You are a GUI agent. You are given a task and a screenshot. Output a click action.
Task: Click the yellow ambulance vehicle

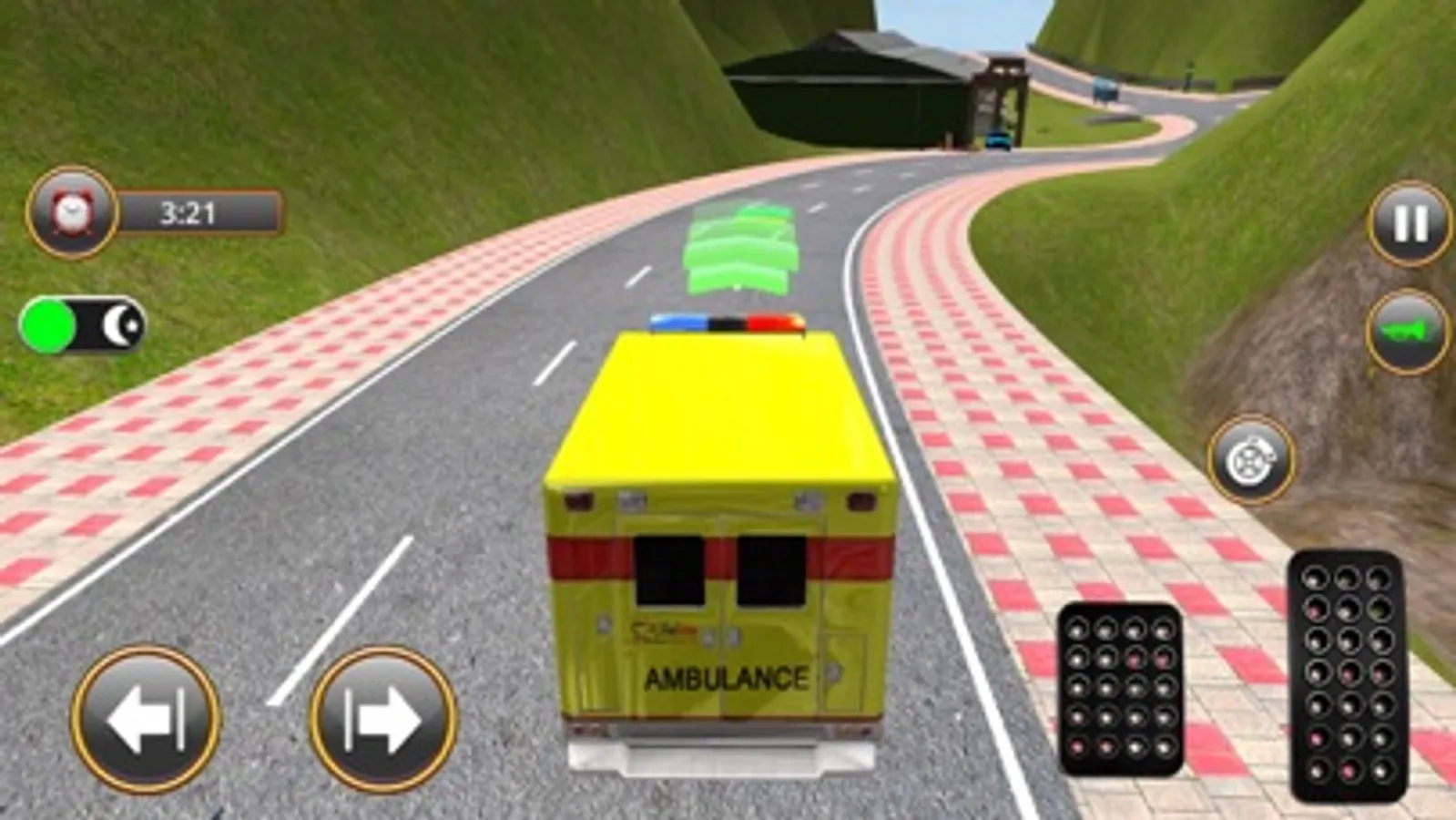click(x=719, y=528)
